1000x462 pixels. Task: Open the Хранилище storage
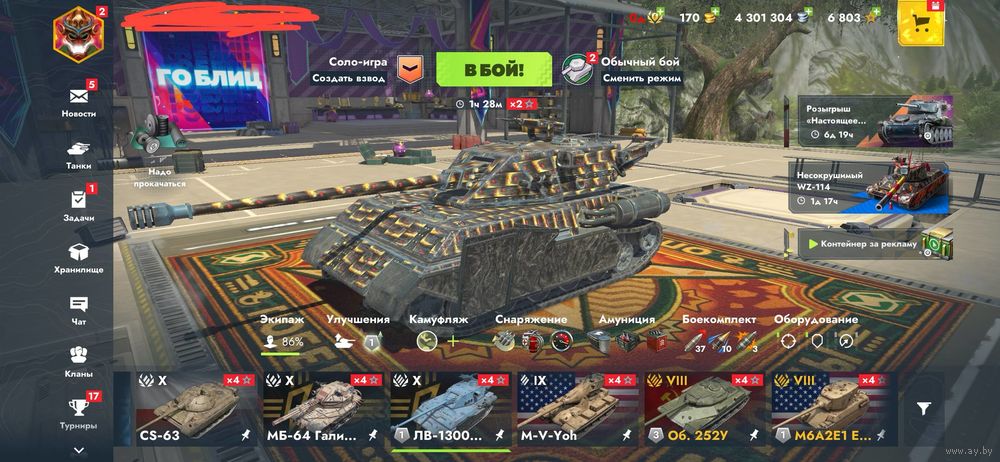(x=79, y=256)
